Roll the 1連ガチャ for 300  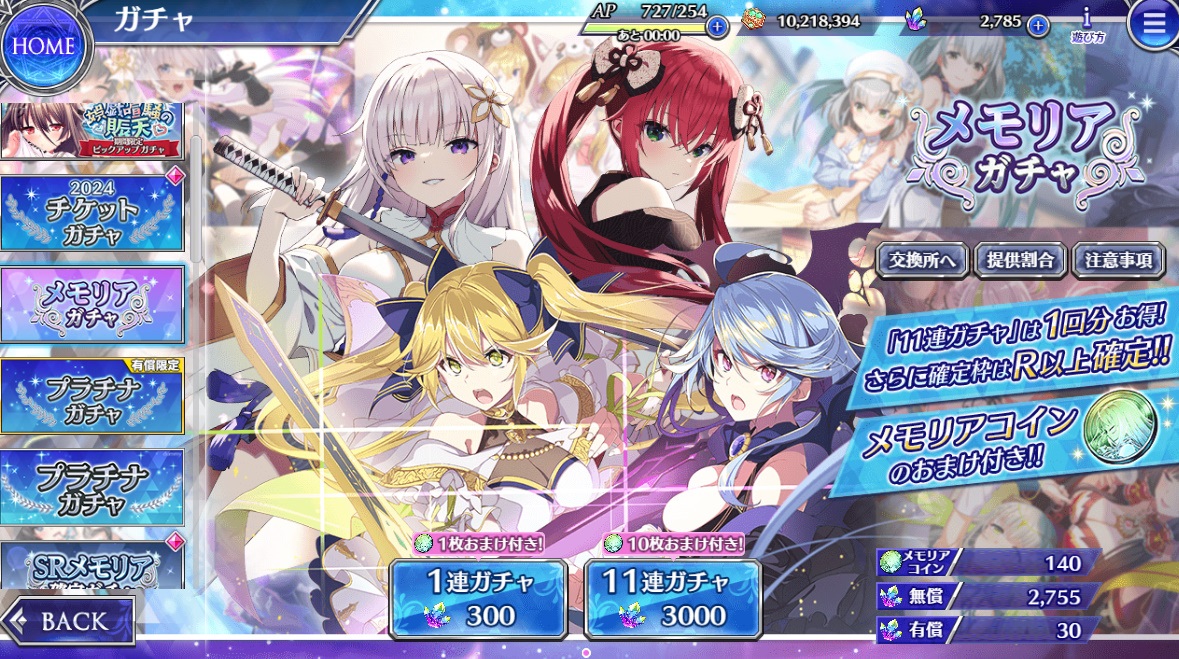coord(477,598)
